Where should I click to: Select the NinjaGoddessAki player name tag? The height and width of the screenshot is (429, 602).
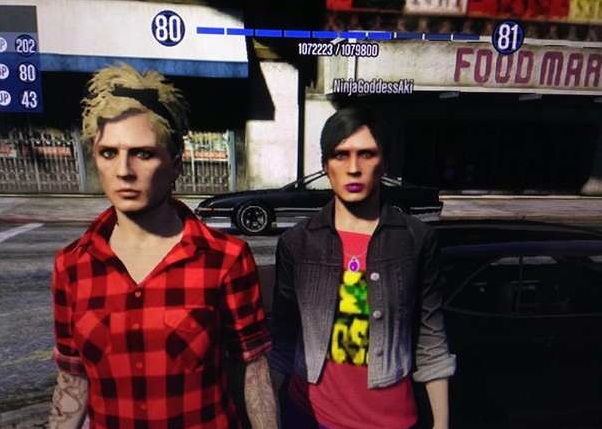click(375, 87)
